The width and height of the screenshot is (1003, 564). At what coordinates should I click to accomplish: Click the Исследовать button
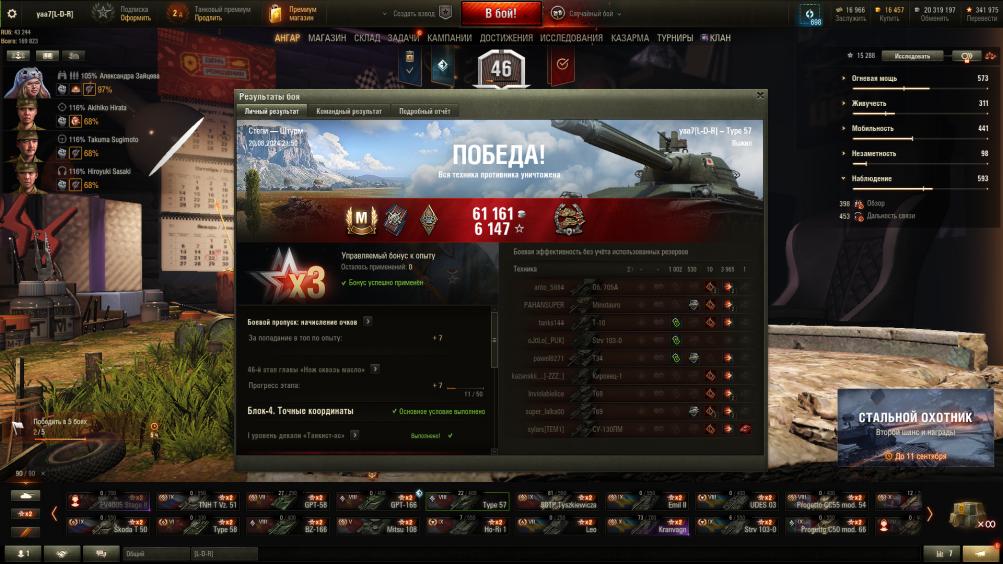point(918,56)
